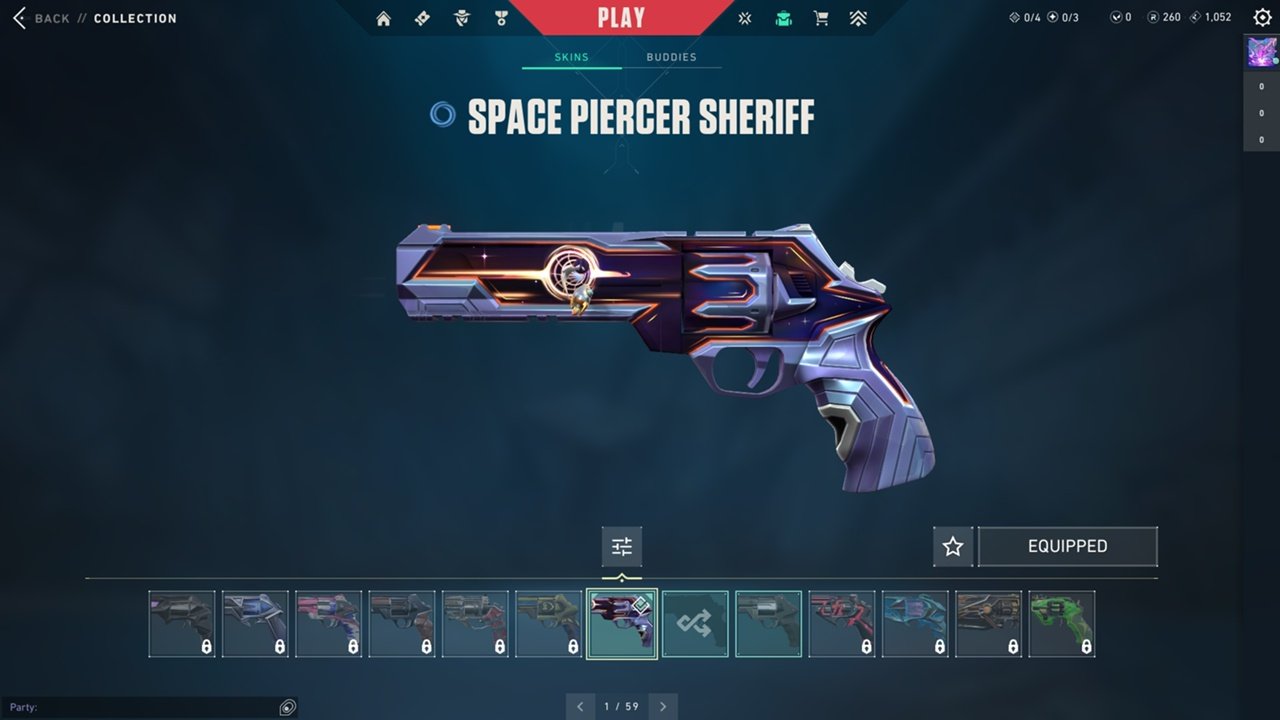The image size is (1280, 720).
Task: Click the red PLAY button
Action: [x=621, y=17]
